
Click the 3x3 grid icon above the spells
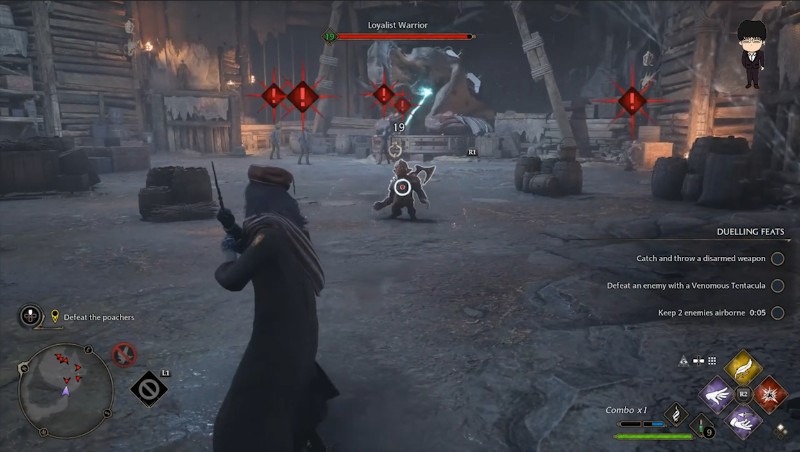712,360
